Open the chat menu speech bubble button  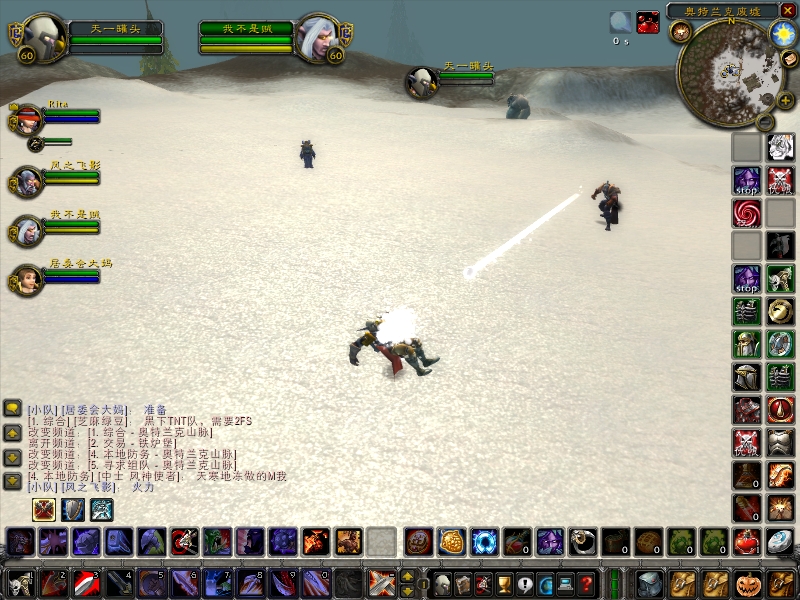click(13, 409)
